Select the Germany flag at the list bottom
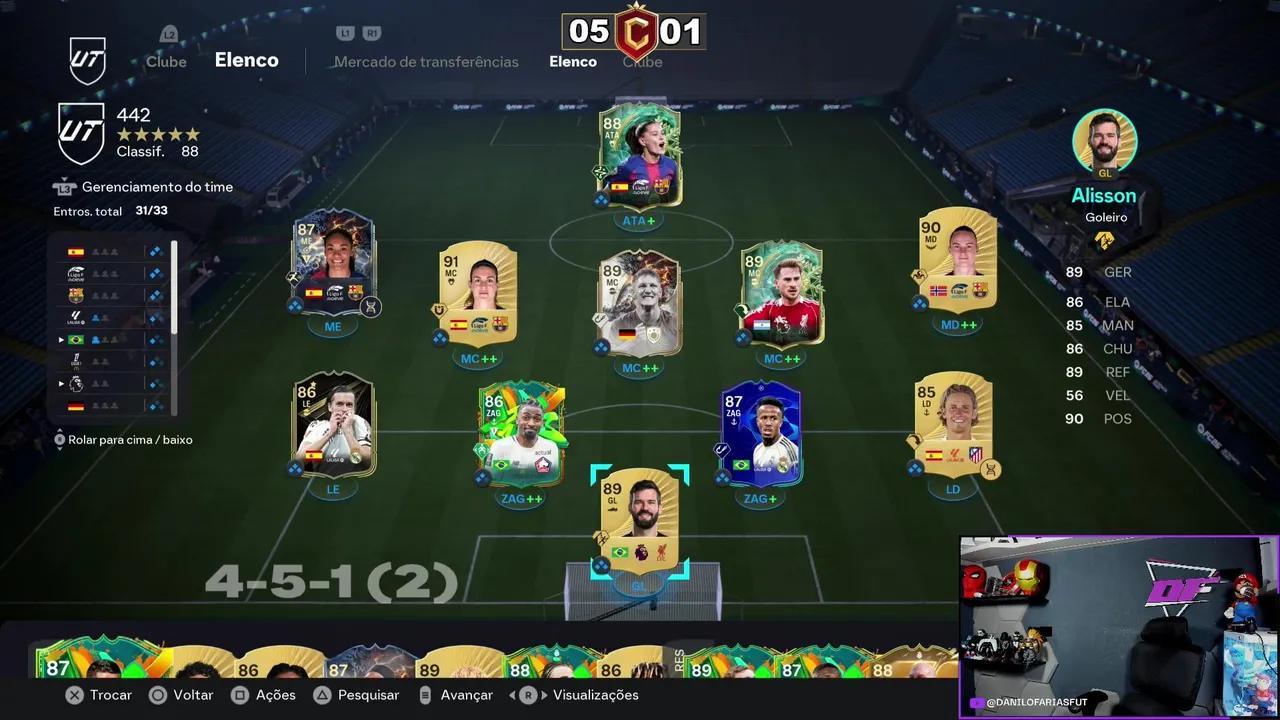 coord(75,404)
